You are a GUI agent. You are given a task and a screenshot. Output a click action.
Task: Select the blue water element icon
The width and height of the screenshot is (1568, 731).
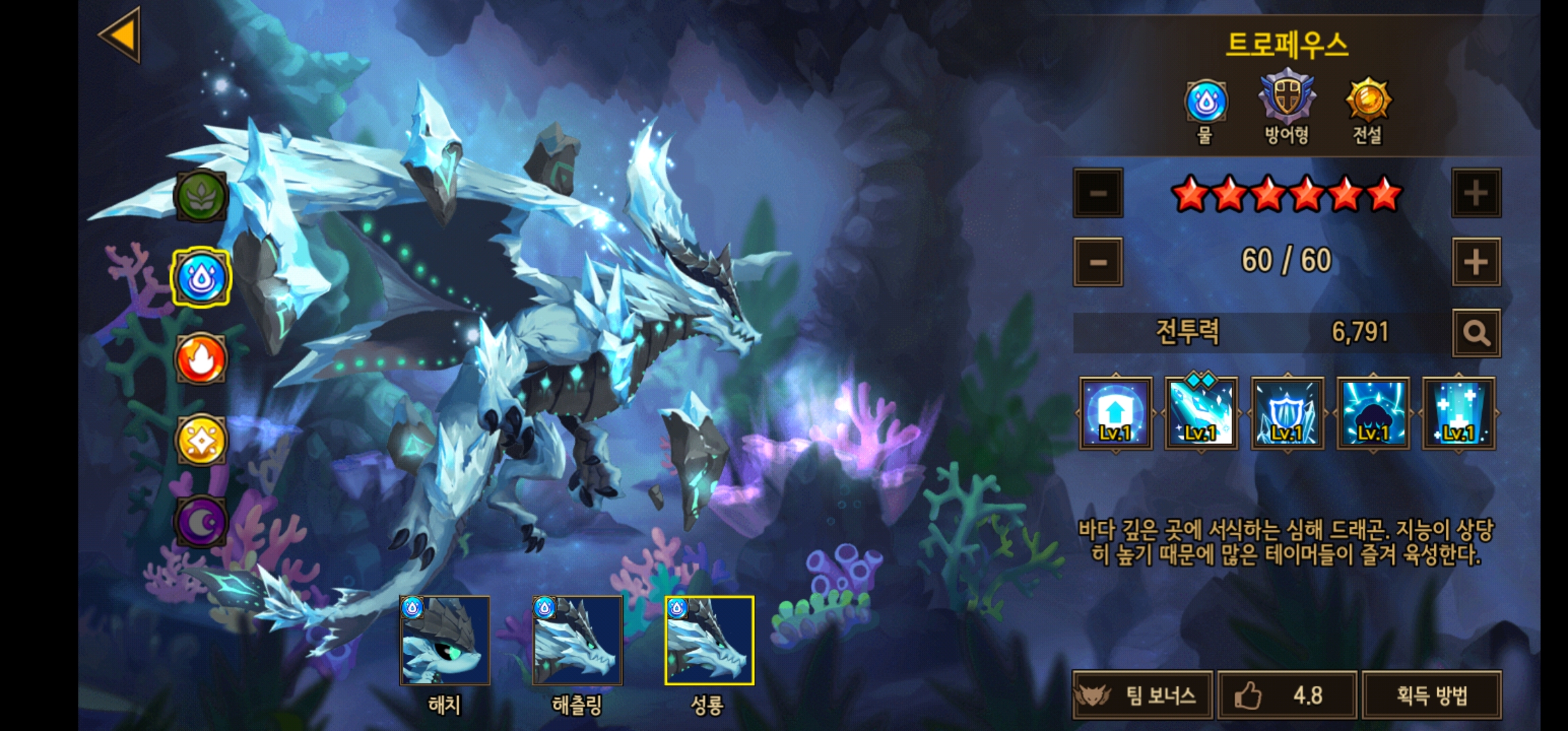click(201, 278)
